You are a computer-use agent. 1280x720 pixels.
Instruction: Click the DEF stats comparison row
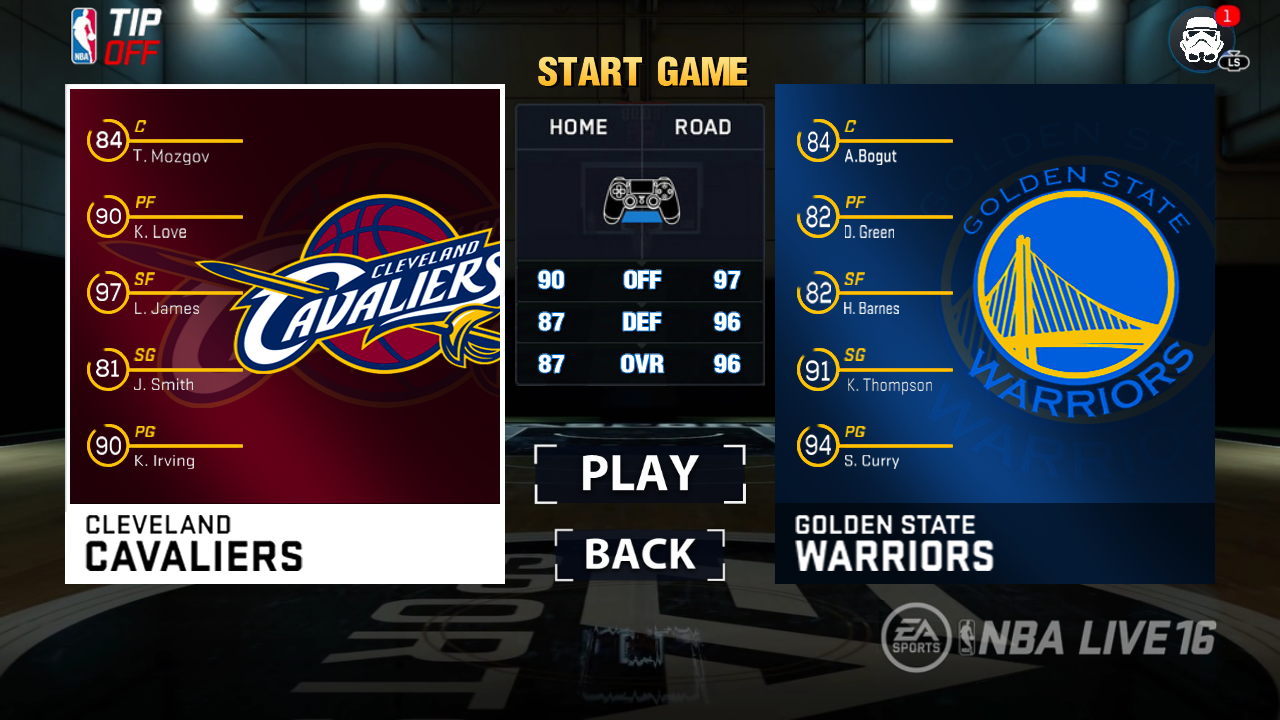640,322
